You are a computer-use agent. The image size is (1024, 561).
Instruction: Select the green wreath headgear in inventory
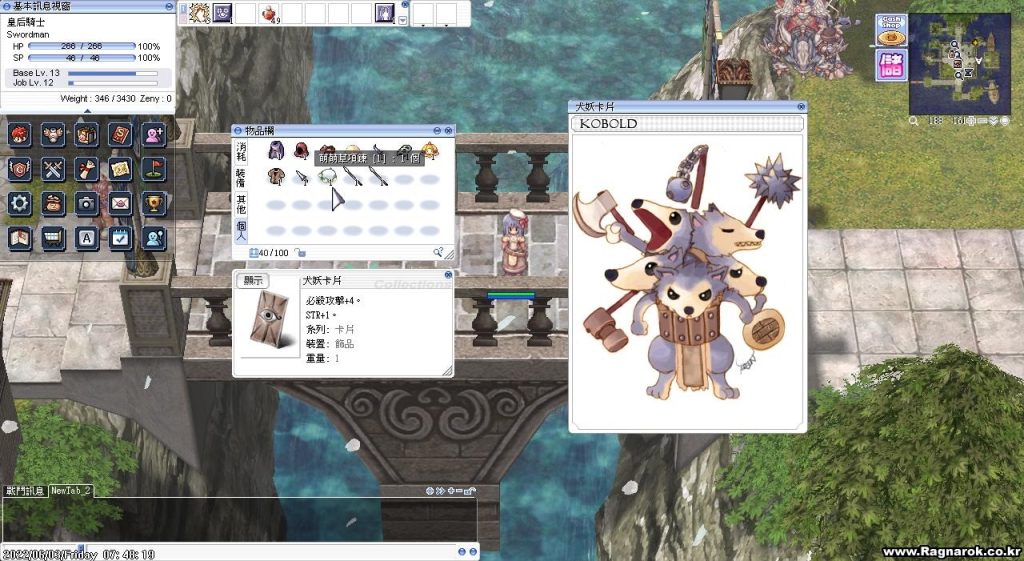[x=326, y=177]
